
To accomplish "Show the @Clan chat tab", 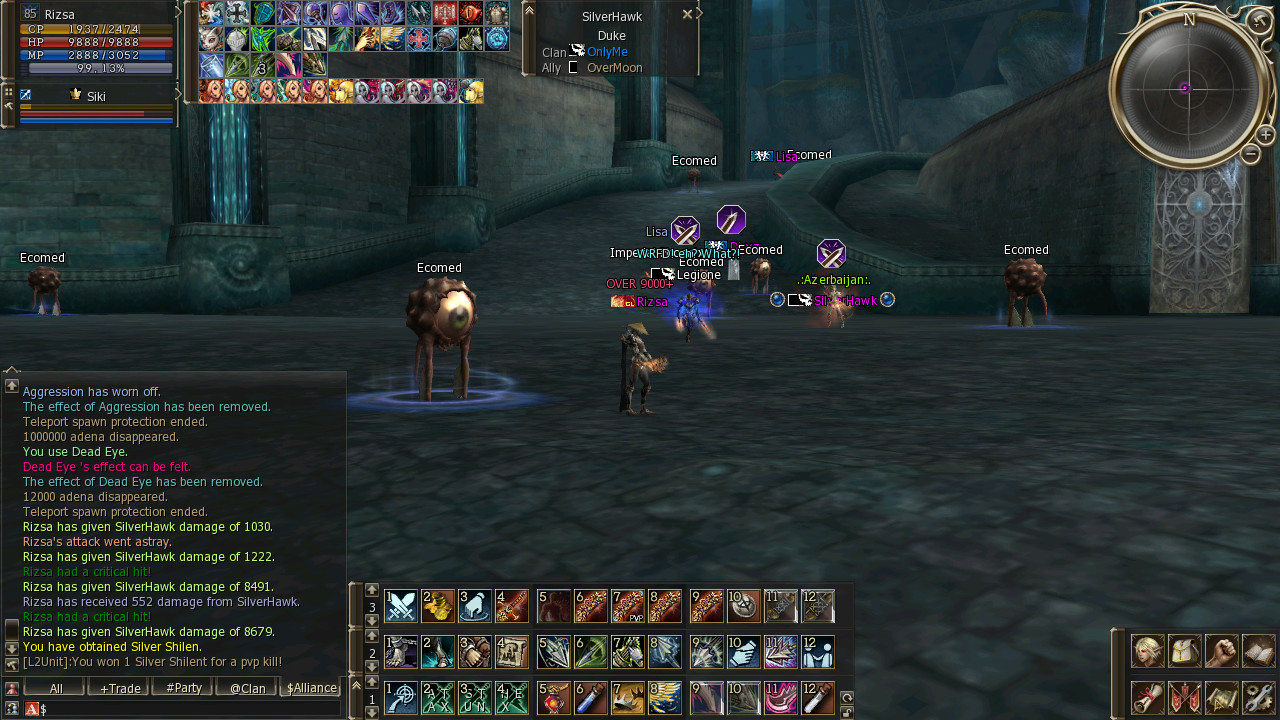I will tap(246, 688).
